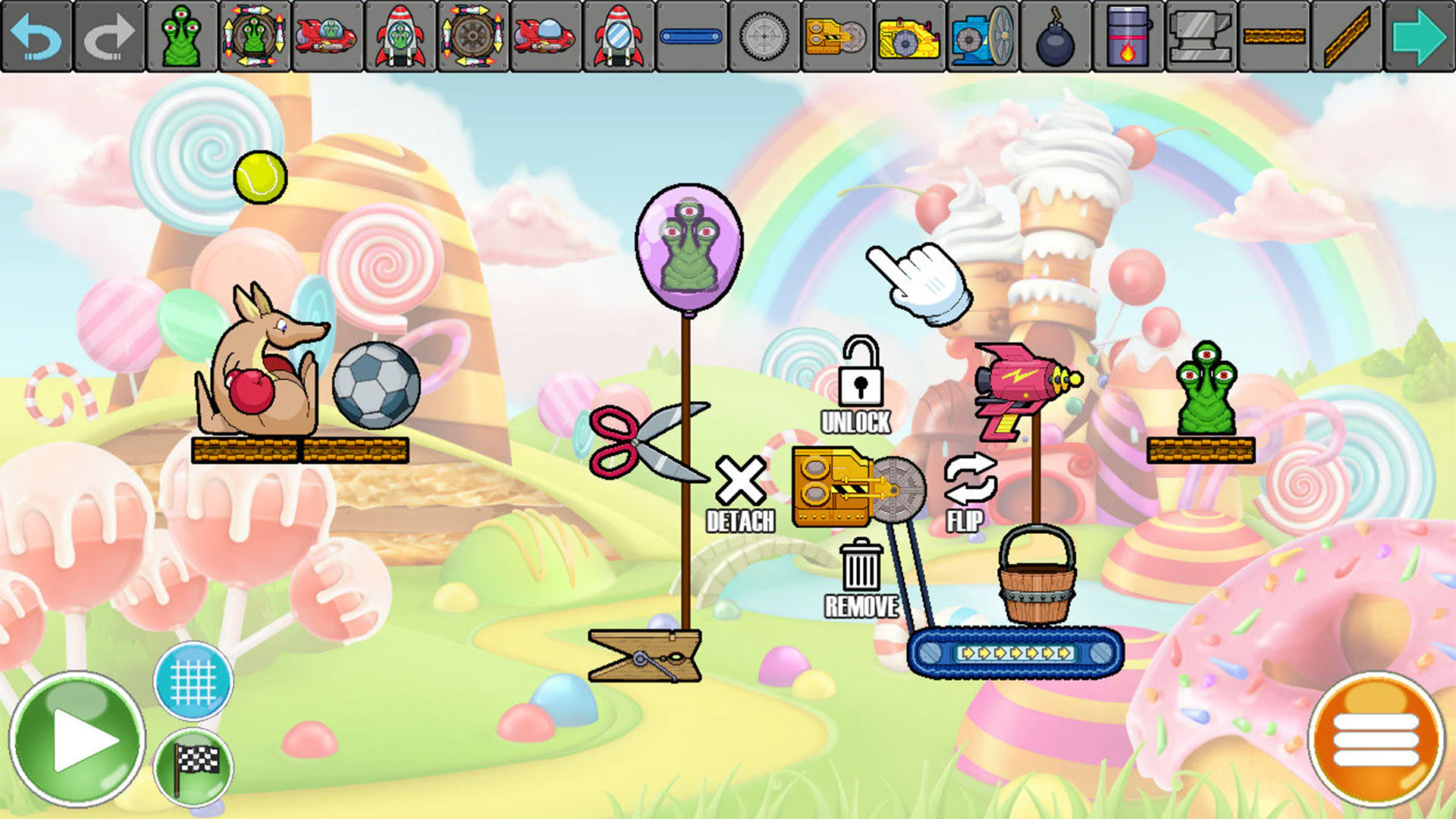1456x819 pixels.
Task: Toggle the grid overlay button
Action: pos(193,682)
